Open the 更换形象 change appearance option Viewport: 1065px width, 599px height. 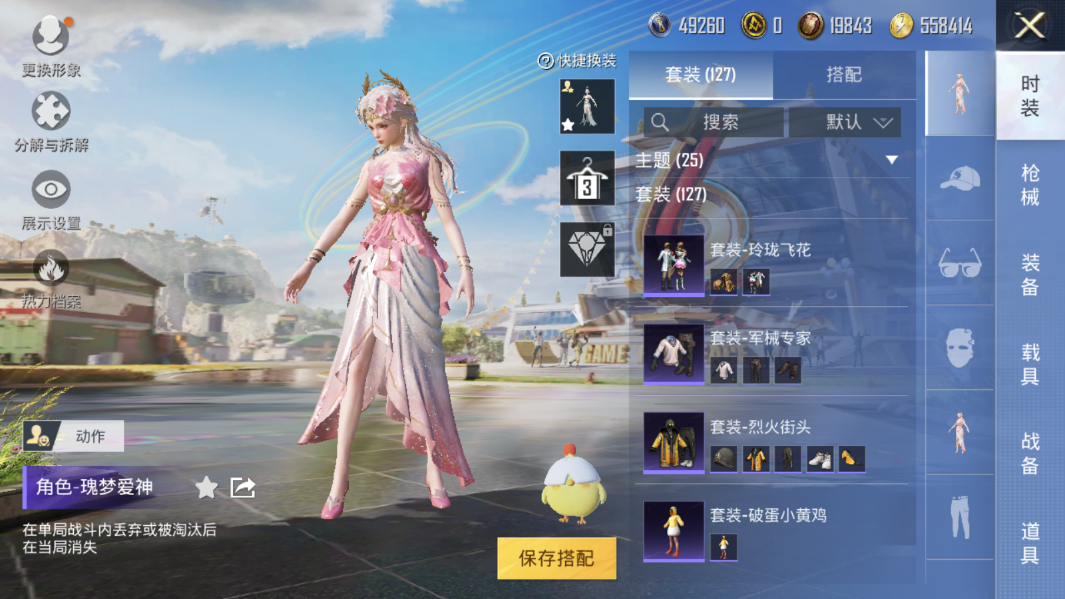pyautogui.click(x=51, y=48)
